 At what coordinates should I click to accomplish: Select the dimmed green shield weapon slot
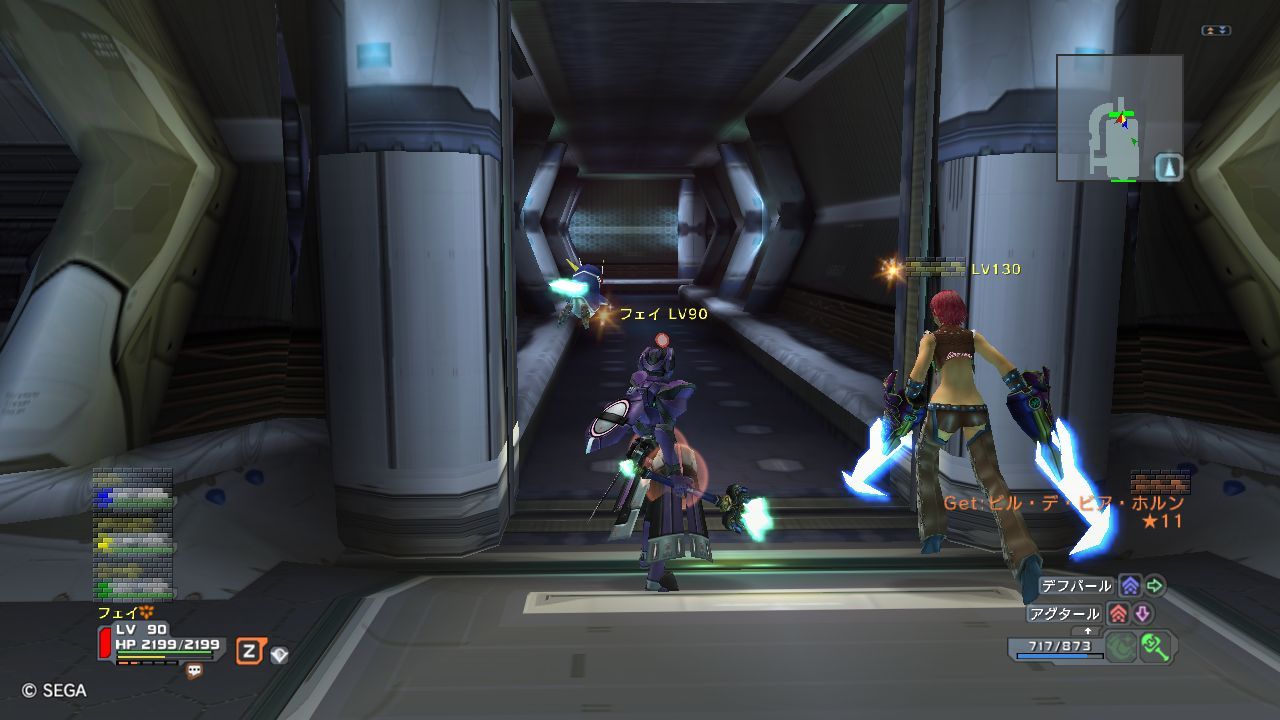click(1121, 646)
